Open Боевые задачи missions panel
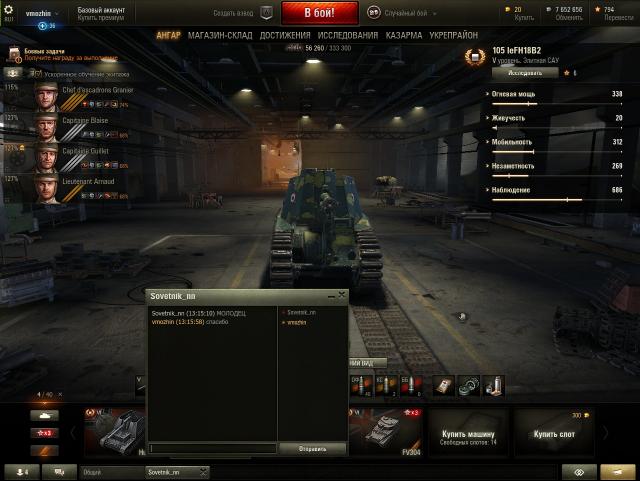 tap(45, 54)
